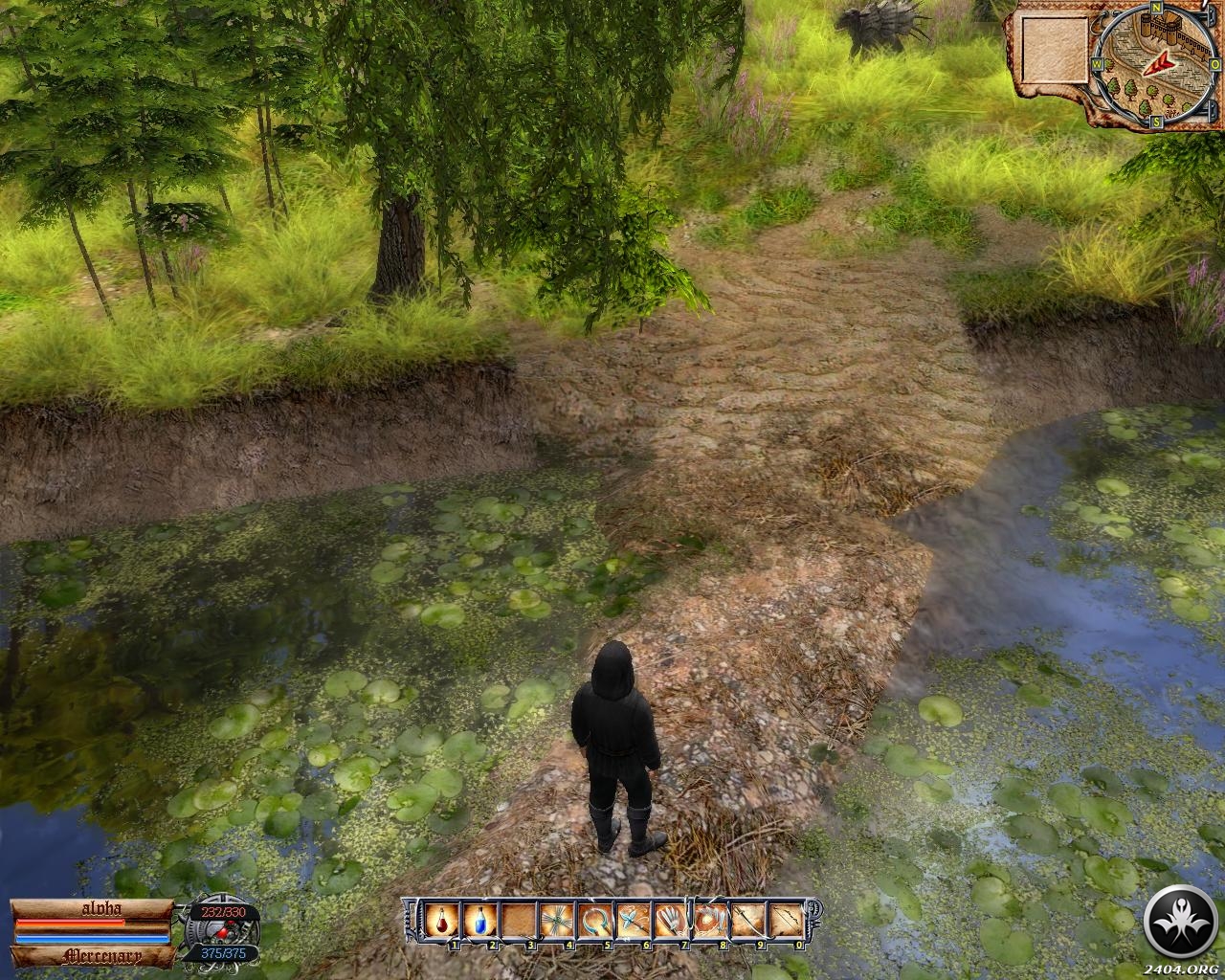The width and height of the screenshot is (1225, 980).
Task: Activate the radial burst spell in slot 4
Action: tap(555, 922)
